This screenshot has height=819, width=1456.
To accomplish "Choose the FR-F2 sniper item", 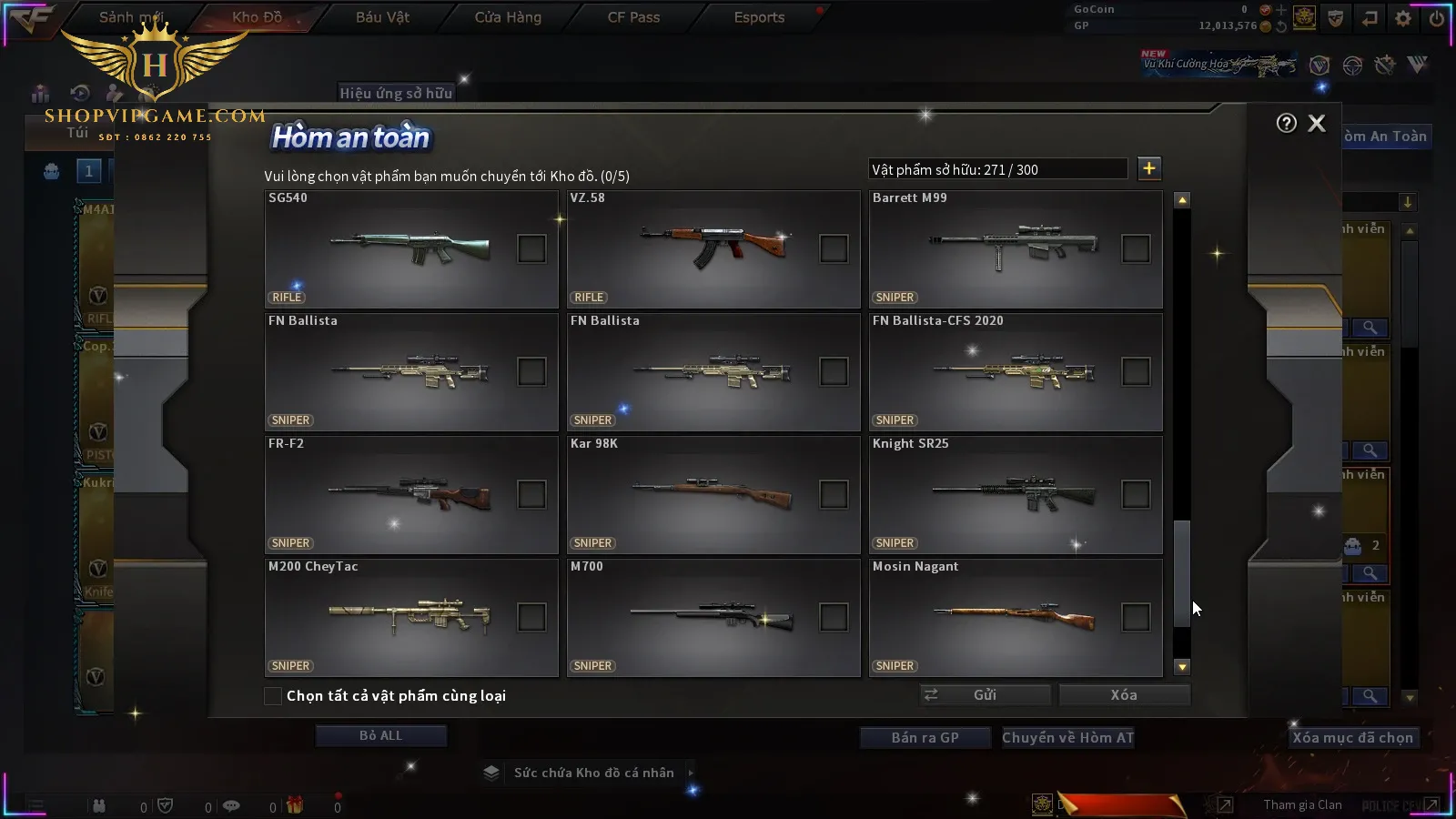I will (x=531, y=494).
